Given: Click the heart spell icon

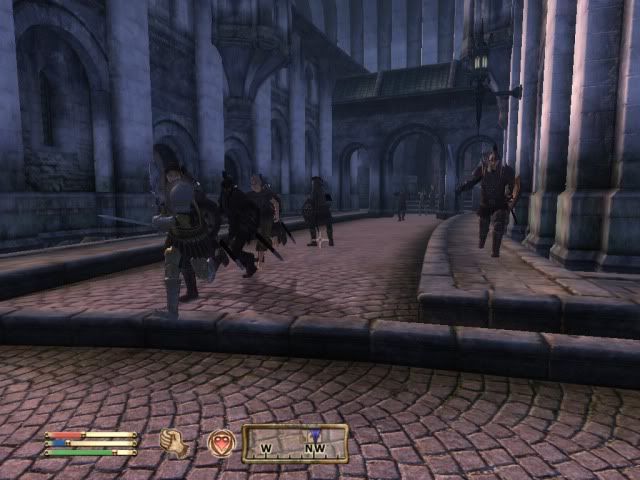Looking at the screenshot, I should pos(221,442).
